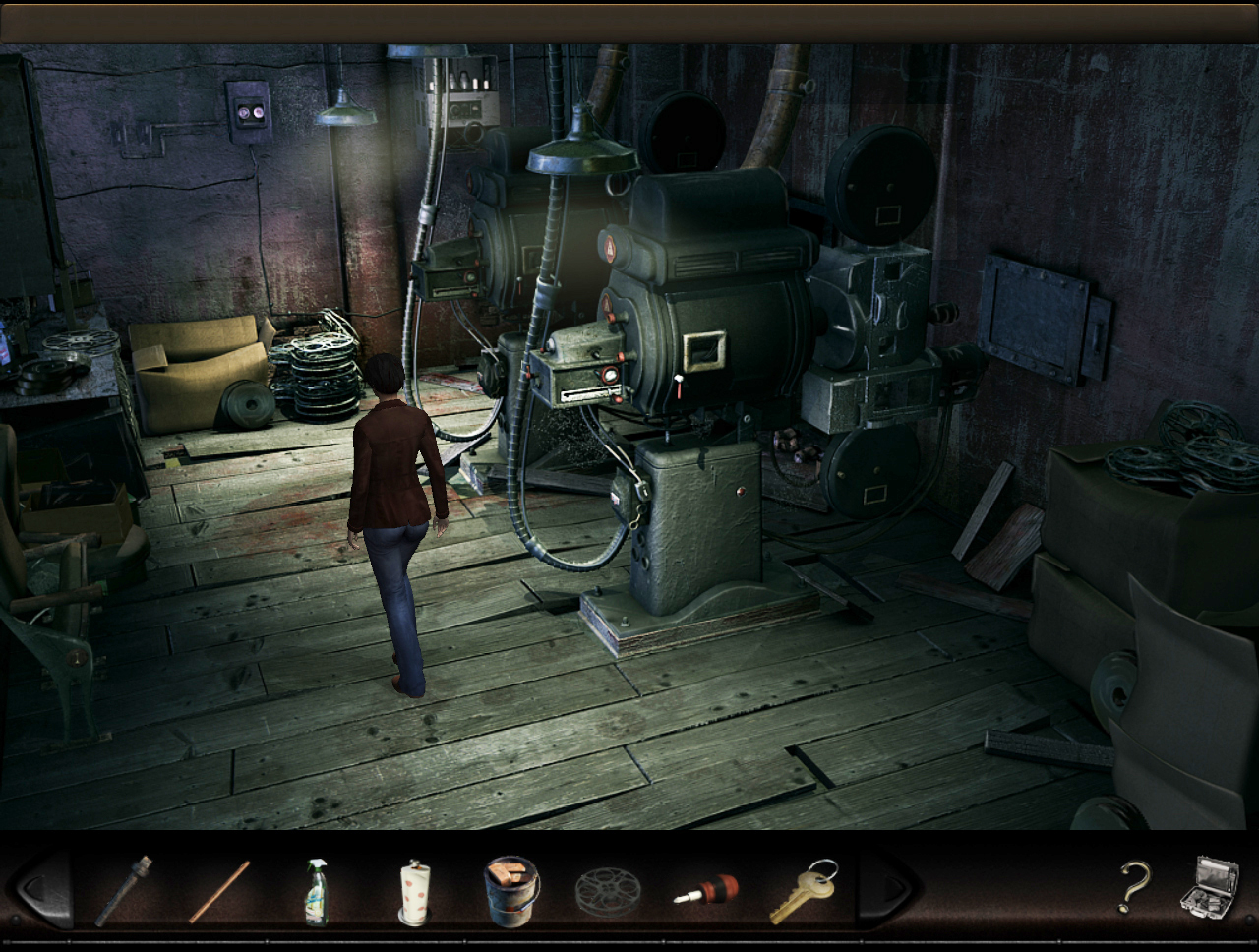Select the metal pipe inventory item
Image resolution: width=1259 pixels, height=952 pixels.
click(x=124, y=890)
